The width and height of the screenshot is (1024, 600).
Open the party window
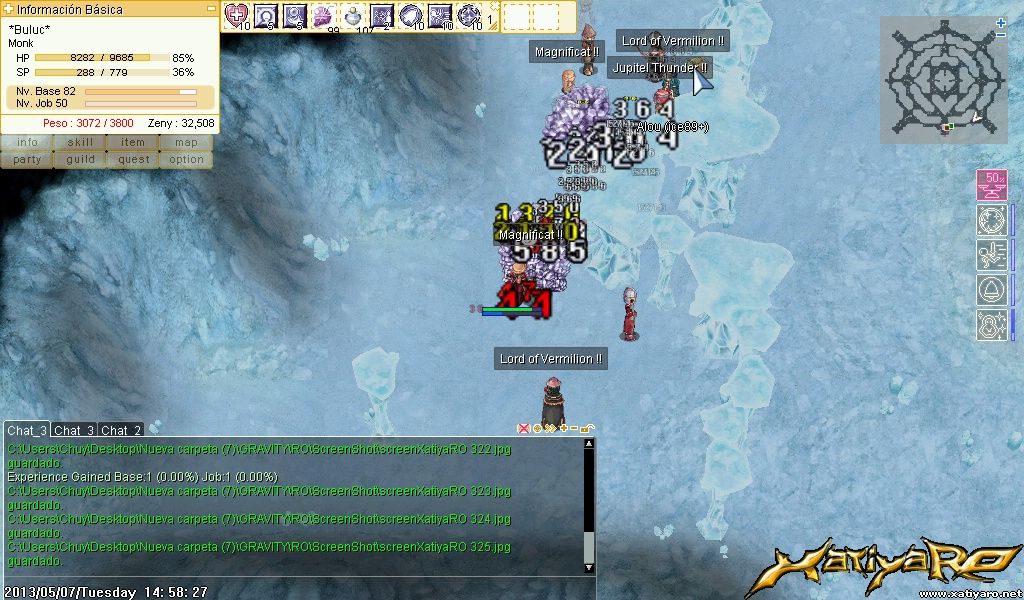[27, 159]
